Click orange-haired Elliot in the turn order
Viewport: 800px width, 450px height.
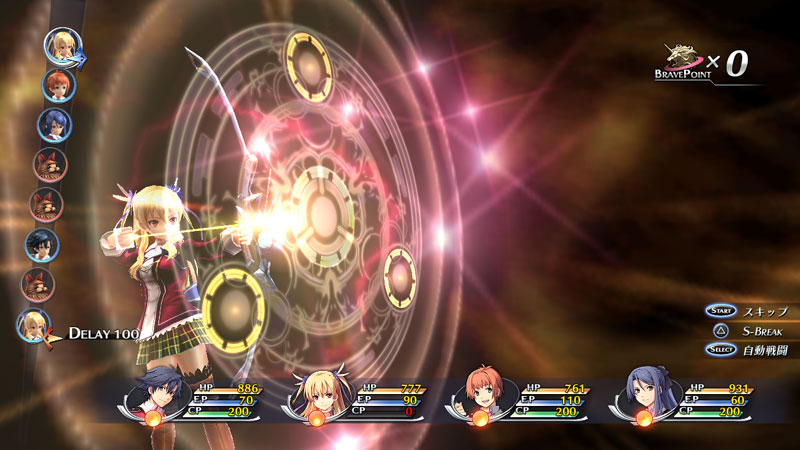[58, 85]
